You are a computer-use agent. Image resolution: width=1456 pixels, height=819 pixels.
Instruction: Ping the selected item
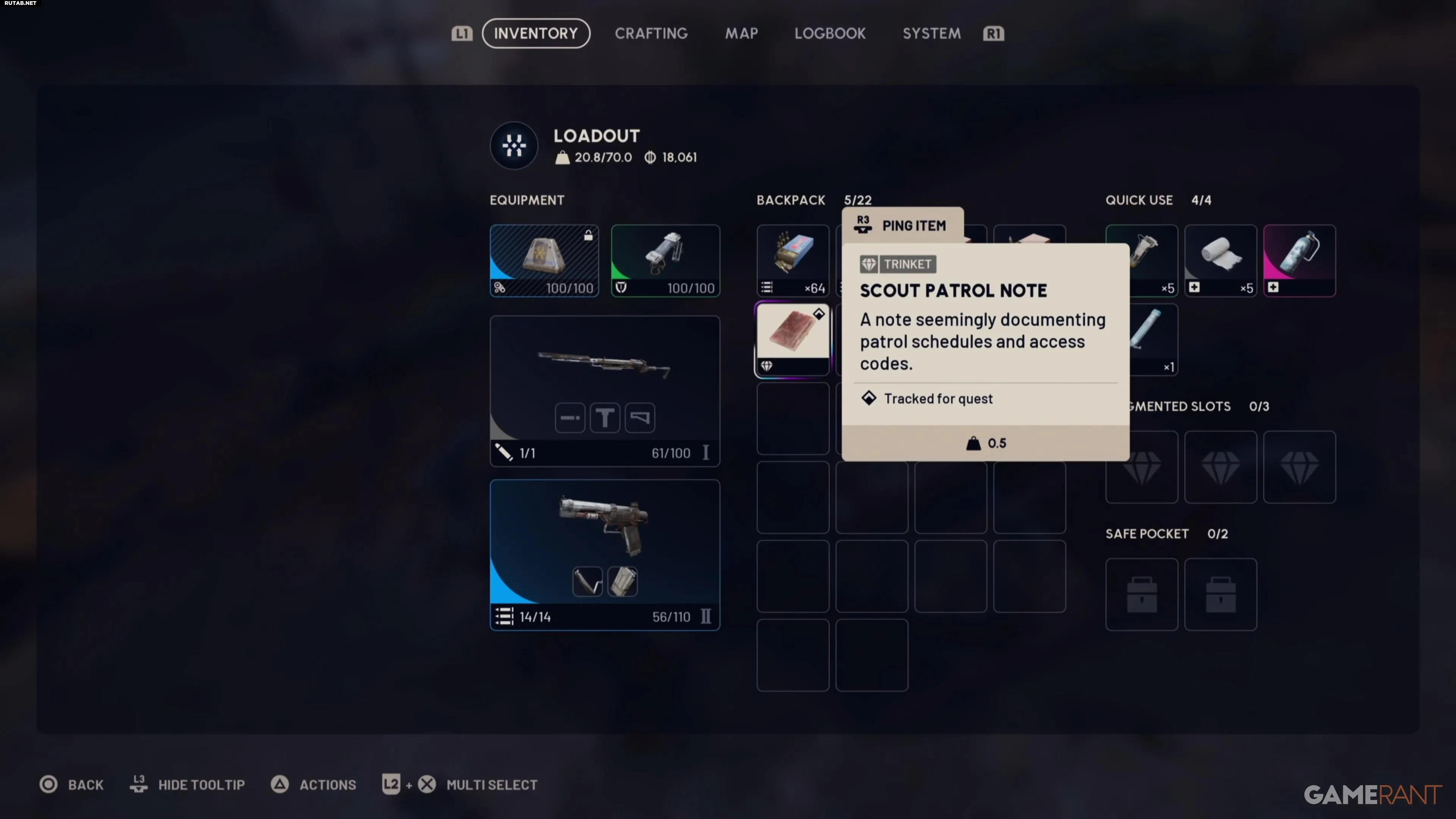pyautogui.click(x=902, y=226)
